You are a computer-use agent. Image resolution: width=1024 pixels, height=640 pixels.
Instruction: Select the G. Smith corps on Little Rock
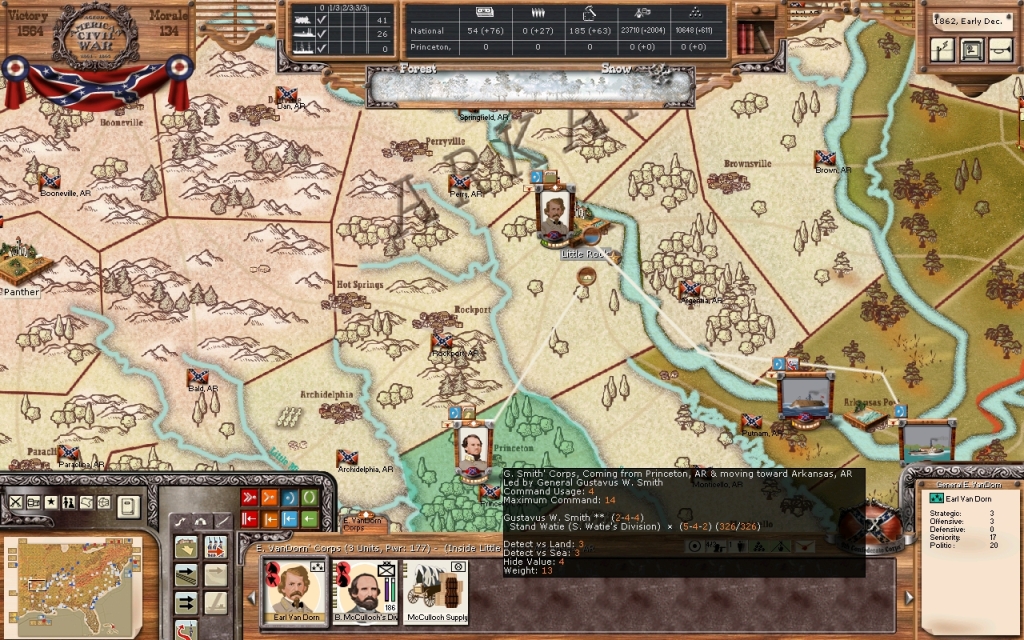553,212
